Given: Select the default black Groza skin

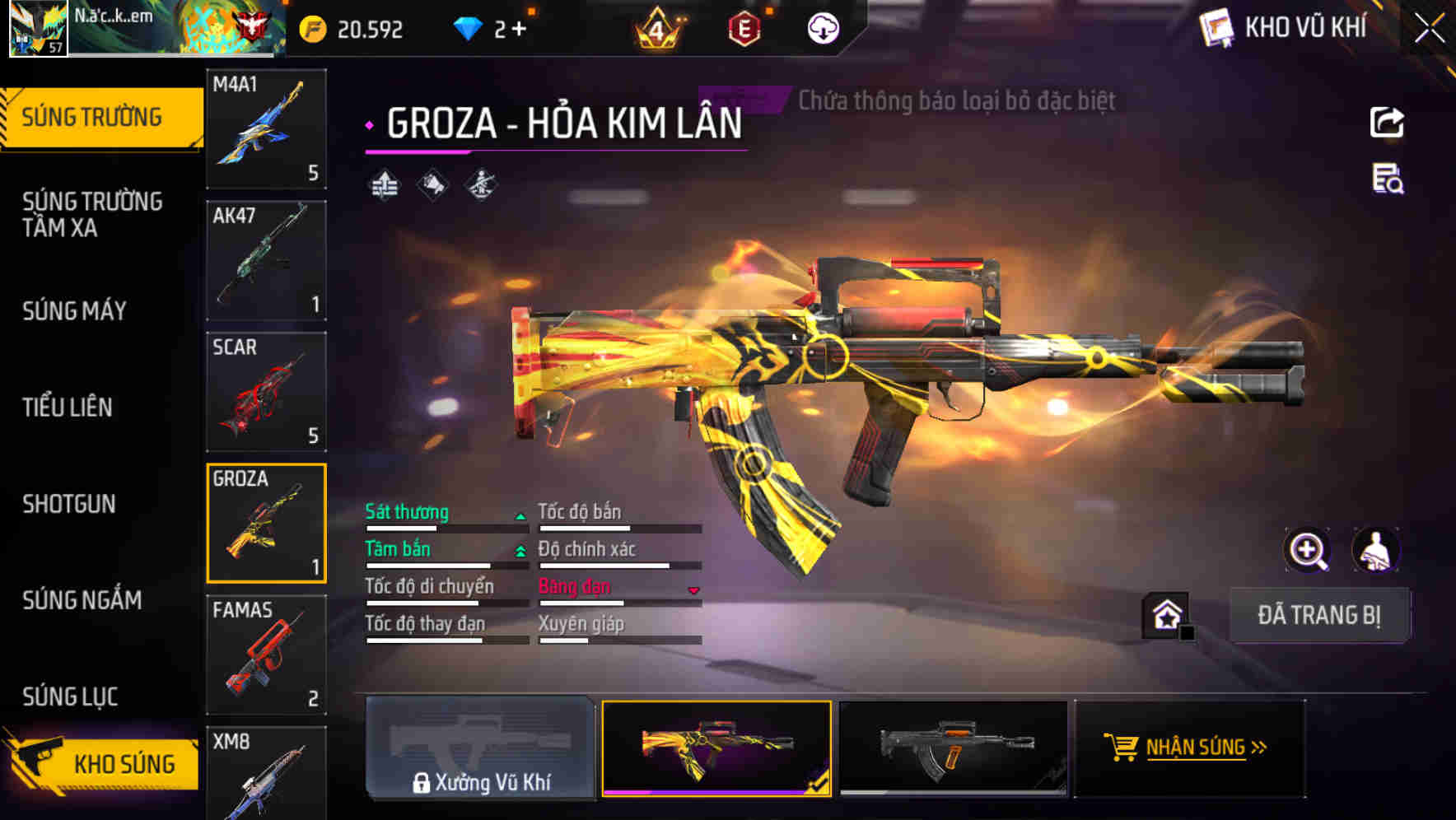Looking at the screenshot, I should 953,748.
